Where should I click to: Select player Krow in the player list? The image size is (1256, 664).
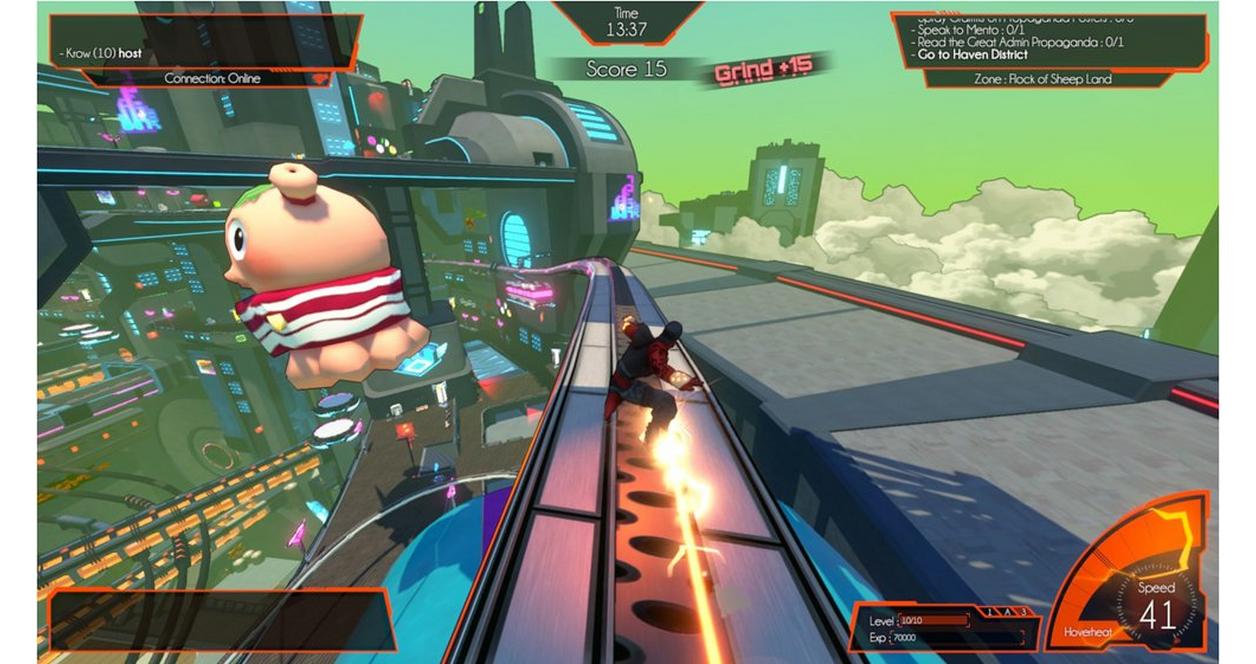100,53
